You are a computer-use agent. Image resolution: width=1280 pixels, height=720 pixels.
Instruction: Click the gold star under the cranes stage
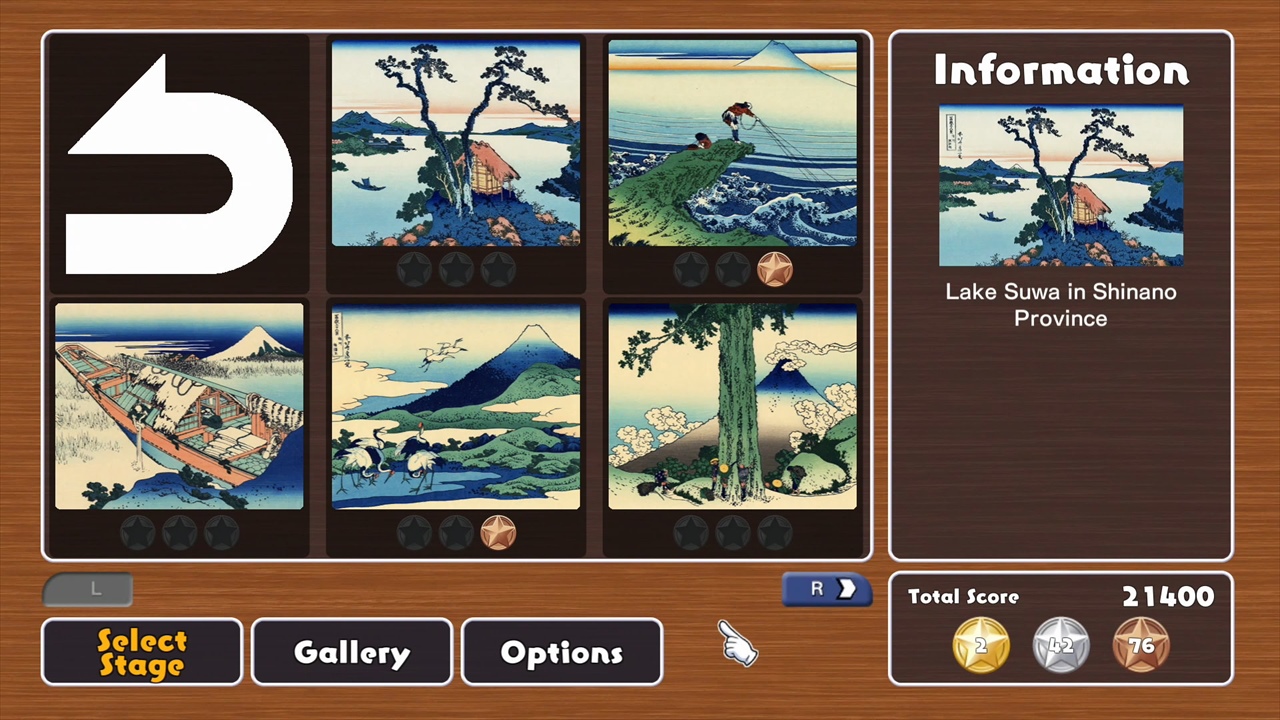(x=498, y=532)
